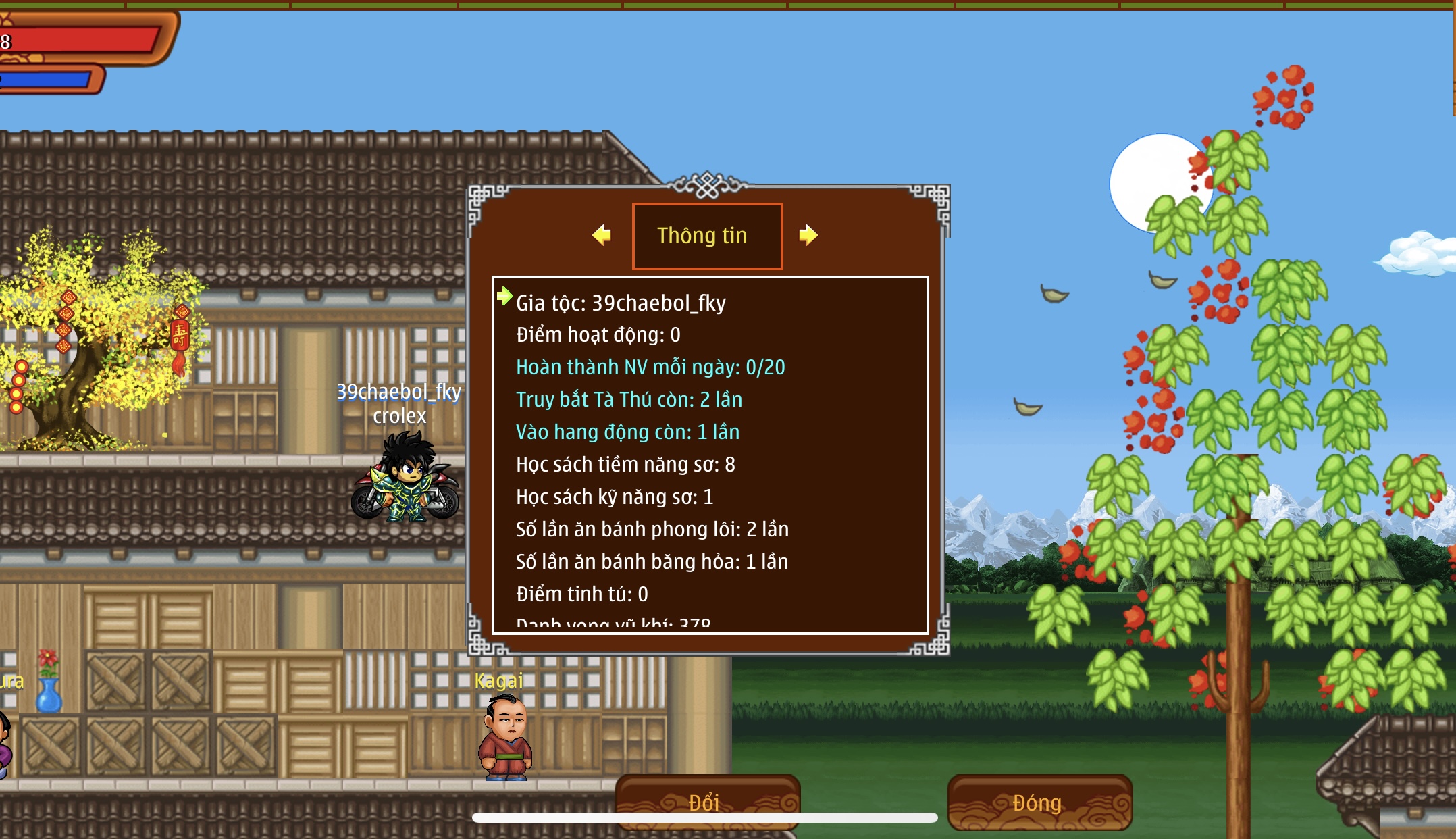Select the Thông tin tab header

pos(707,236)
